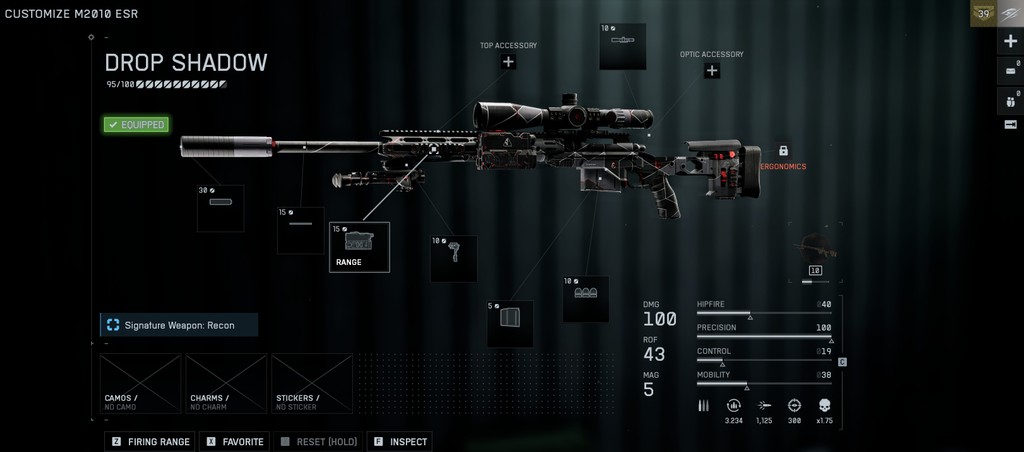
Task: Open the Stickers customization slot
Action: point(312,383)
